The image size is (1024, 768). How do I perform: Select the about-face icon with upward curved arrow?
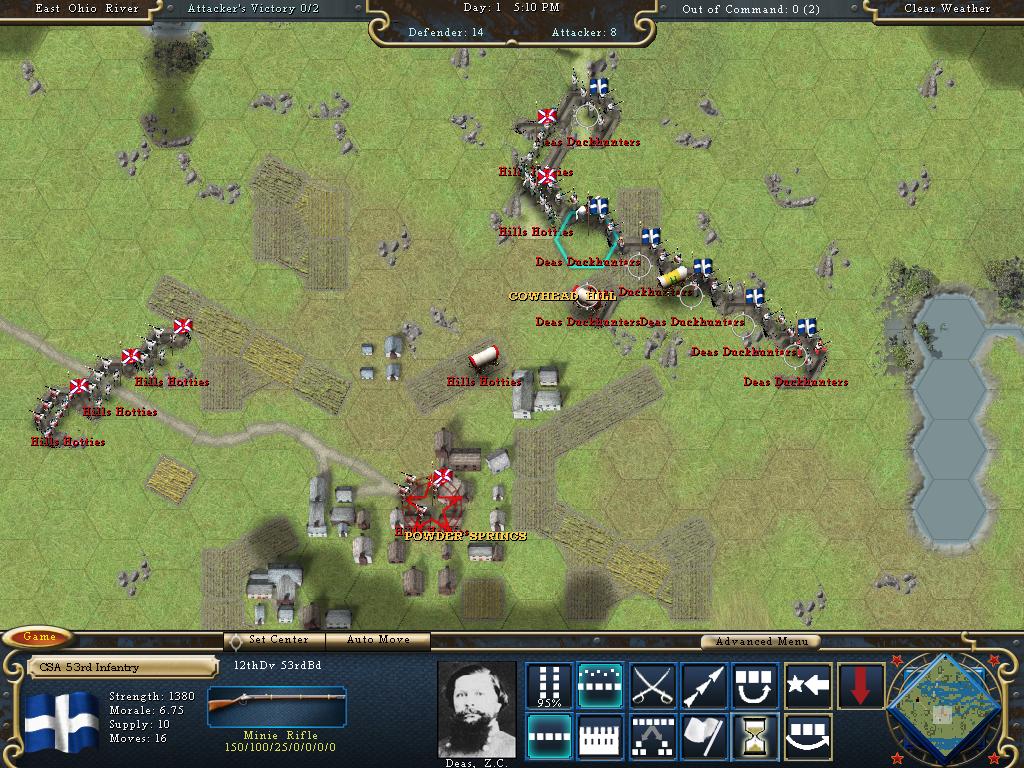pos(757,686)
